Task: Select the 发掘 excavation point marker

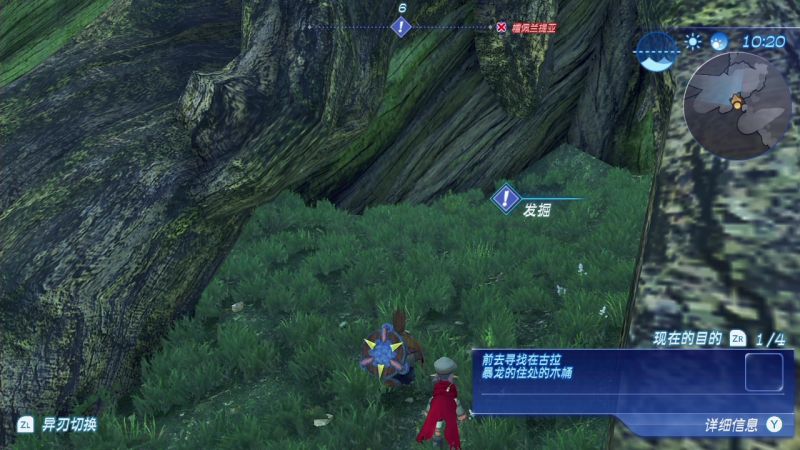Action: tap(507, 199)
